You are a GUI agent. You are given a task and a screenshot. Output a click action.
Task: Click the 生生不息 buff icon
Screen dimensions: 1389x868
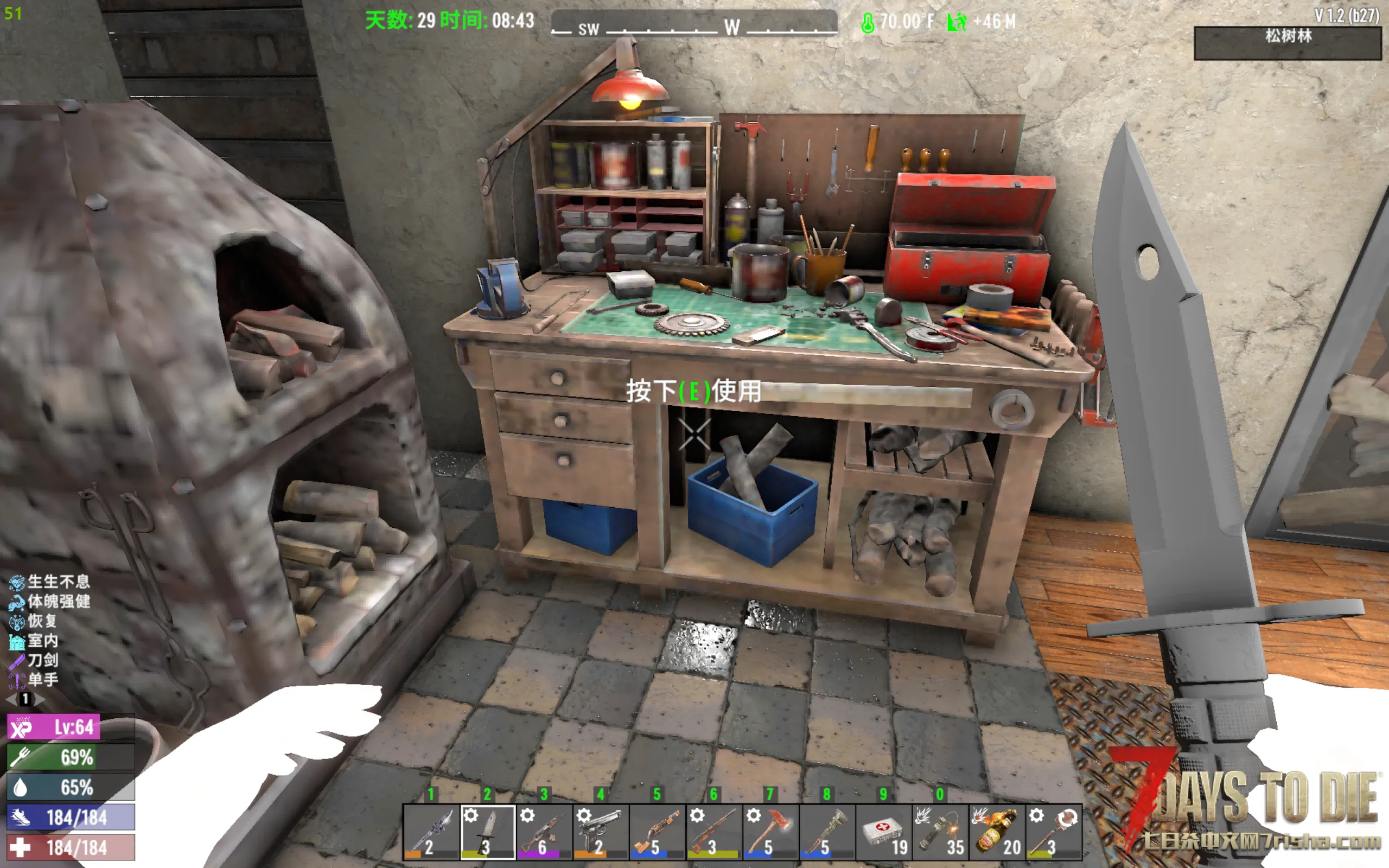point(17,583)
